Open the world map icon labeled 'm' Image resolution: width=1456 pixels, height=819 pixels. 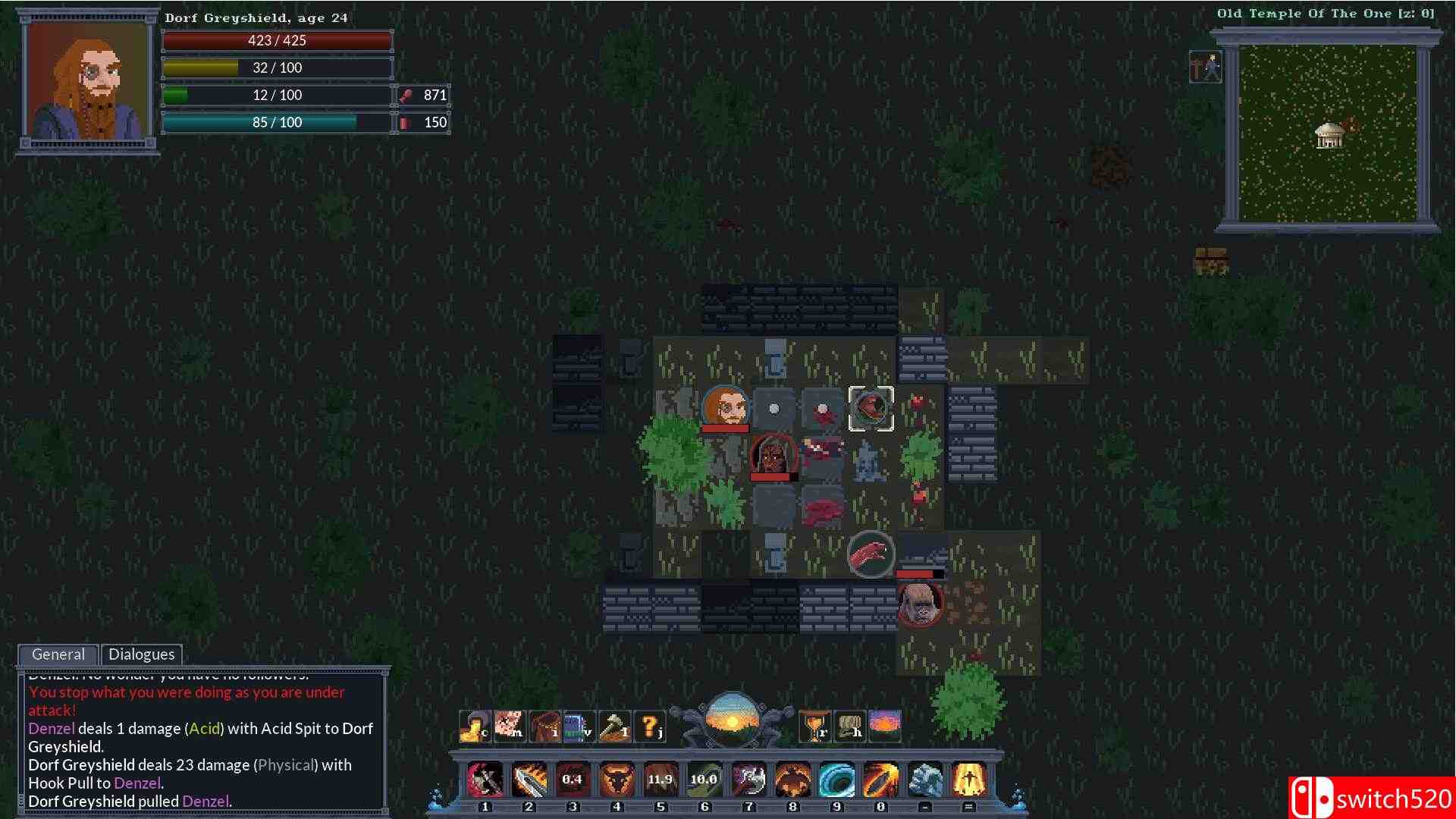pos(510,724)
